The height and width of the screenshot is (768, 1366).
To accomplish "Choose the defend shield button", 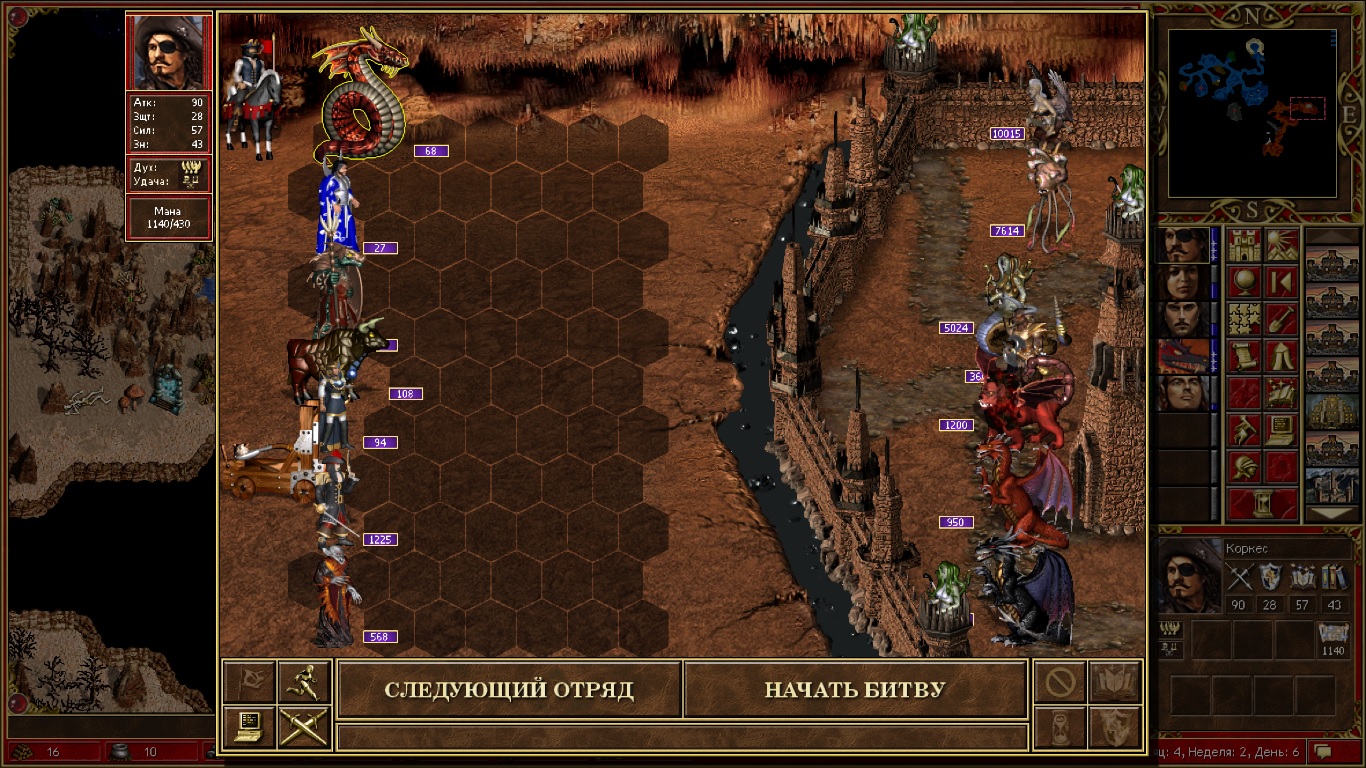I will click(1114, 726).
